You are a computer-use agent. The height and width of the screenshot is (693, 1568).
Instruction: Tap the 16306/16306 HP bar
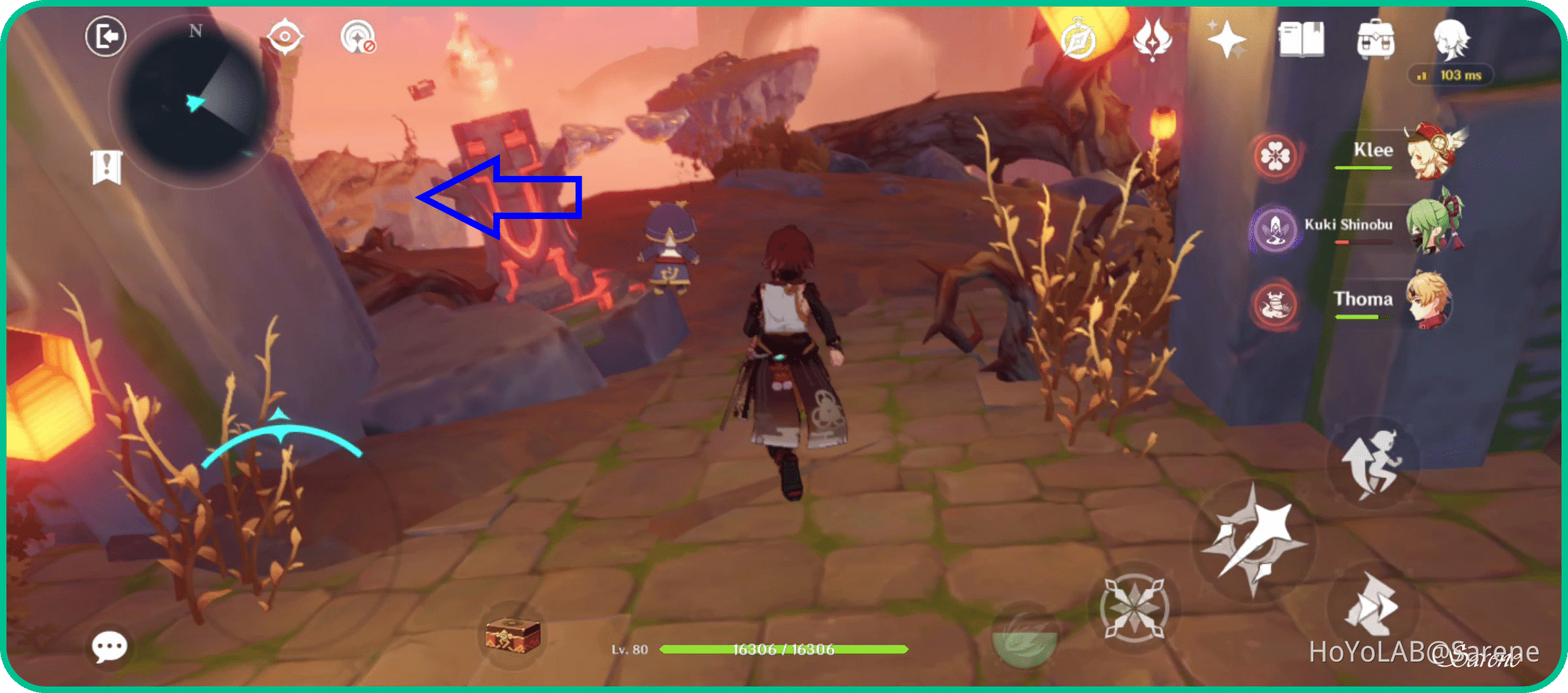tap(783, 650)
